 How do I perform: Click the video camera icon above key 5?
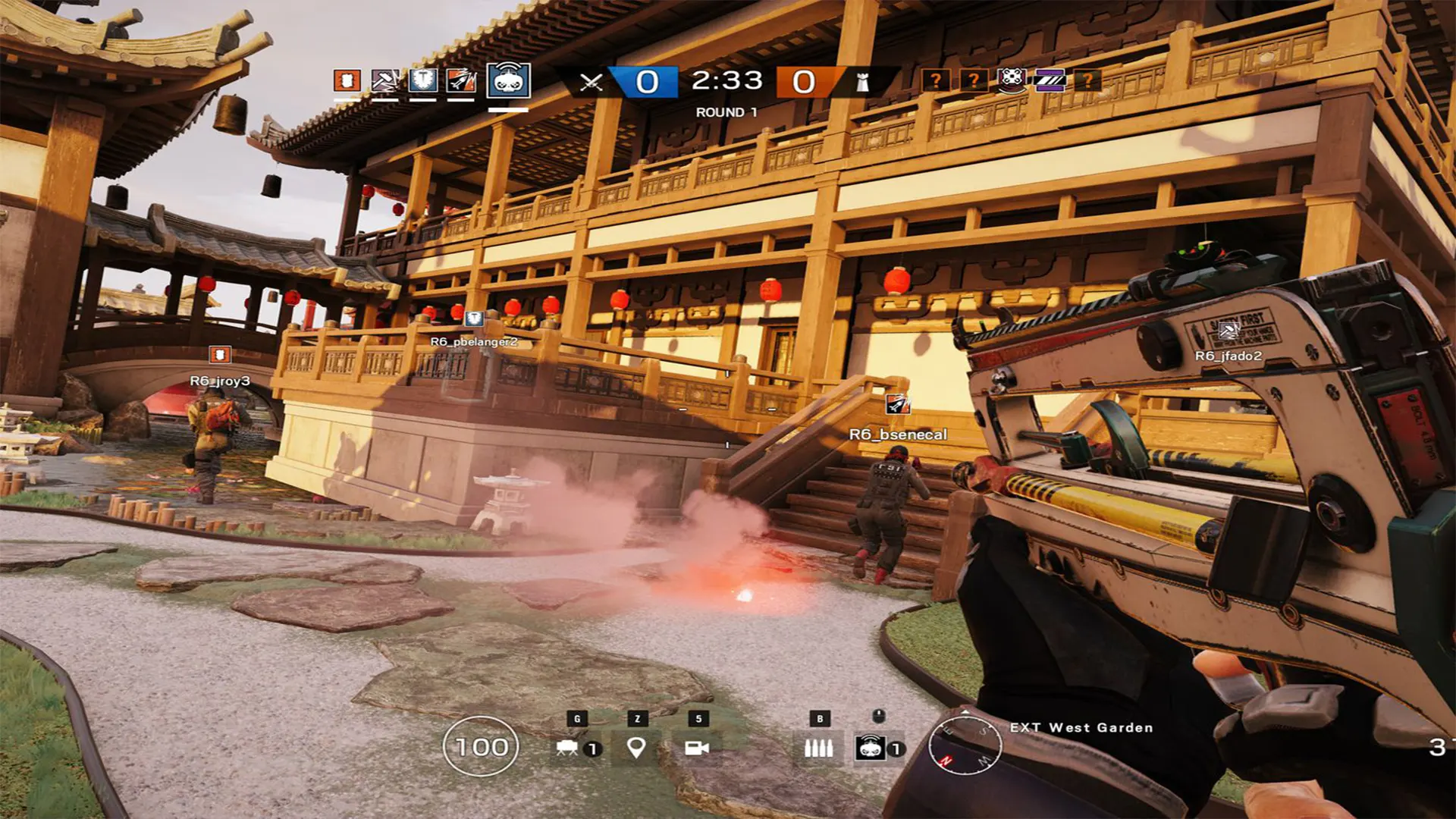(x=698, y=748)
